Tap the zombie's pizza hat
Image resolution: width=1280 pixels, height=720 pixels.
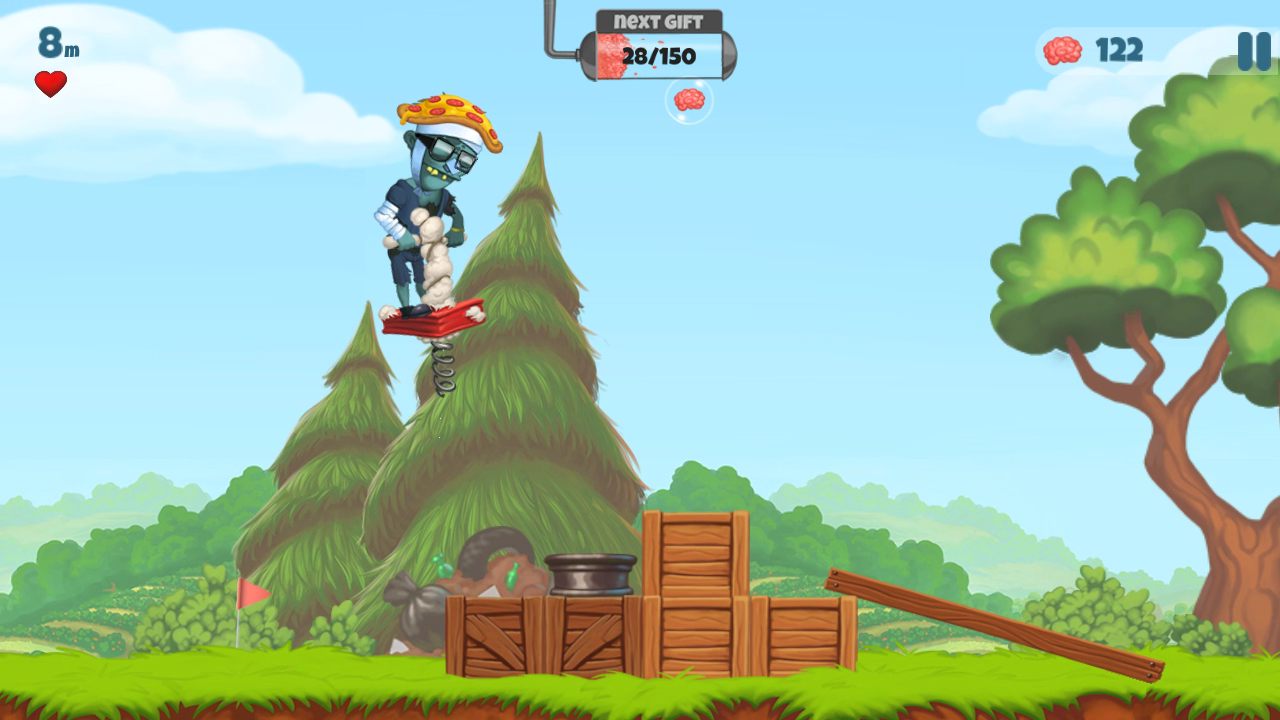[x=450, y=112]
